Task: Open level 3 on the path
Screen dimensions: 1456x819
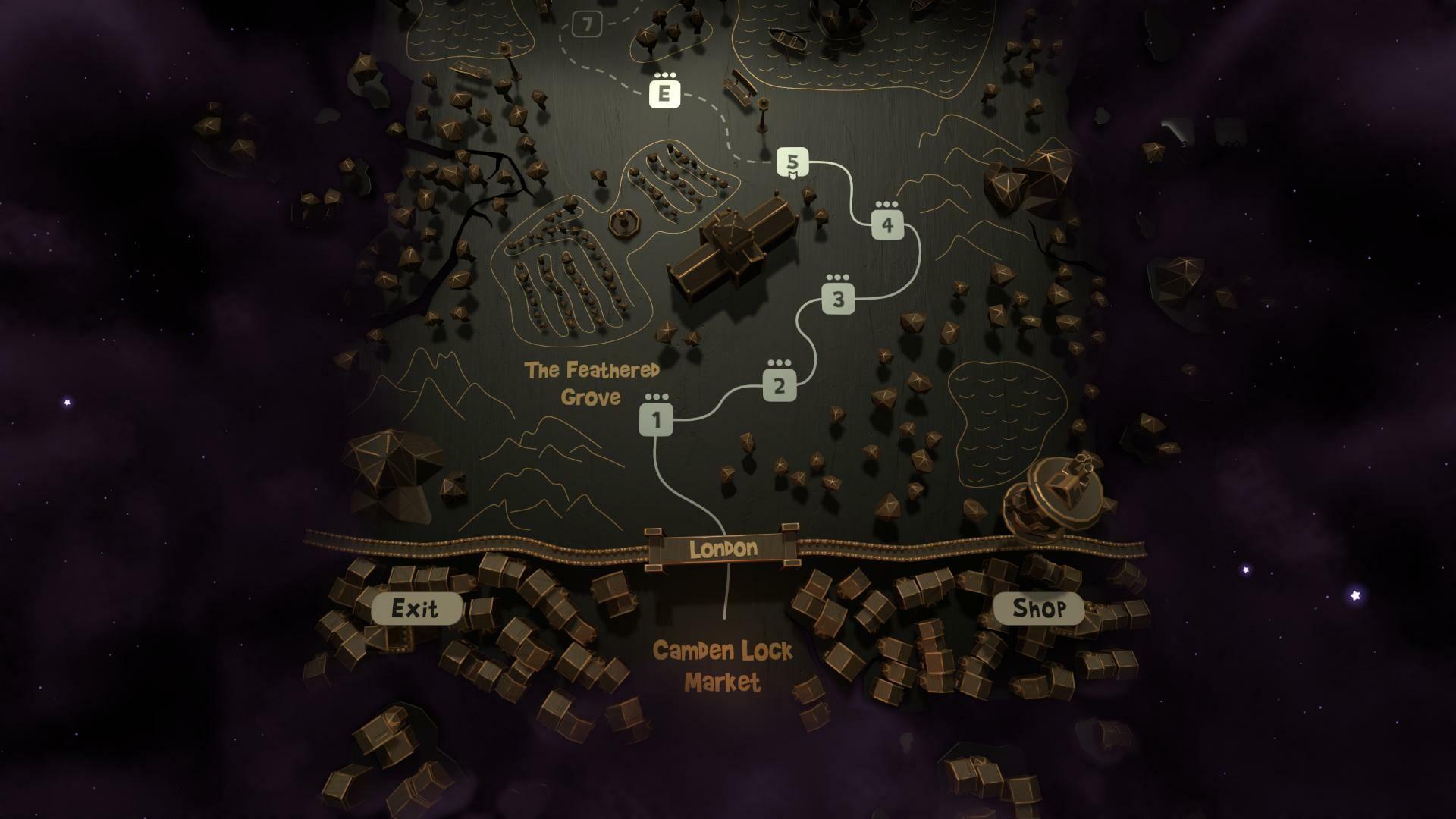Action: pyautogui.click(x=838, y=299)
